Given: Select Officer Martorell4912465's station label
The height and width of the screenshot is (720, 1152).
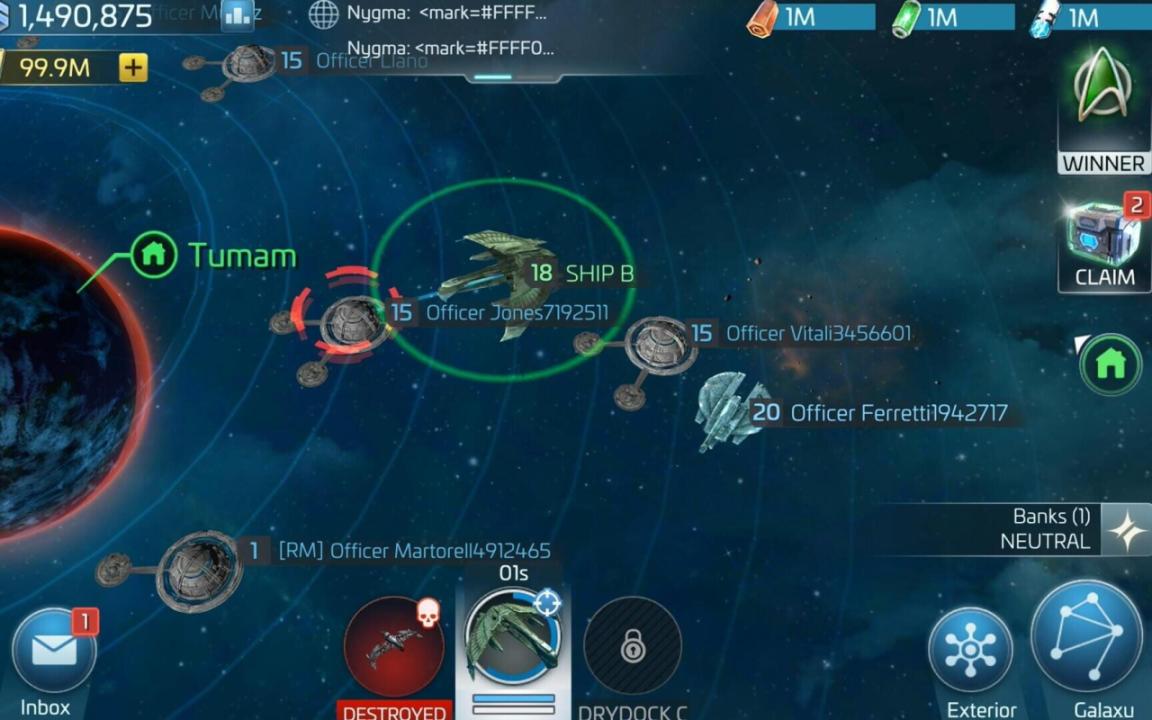Looking at the screenshot, I should [440, 551].
